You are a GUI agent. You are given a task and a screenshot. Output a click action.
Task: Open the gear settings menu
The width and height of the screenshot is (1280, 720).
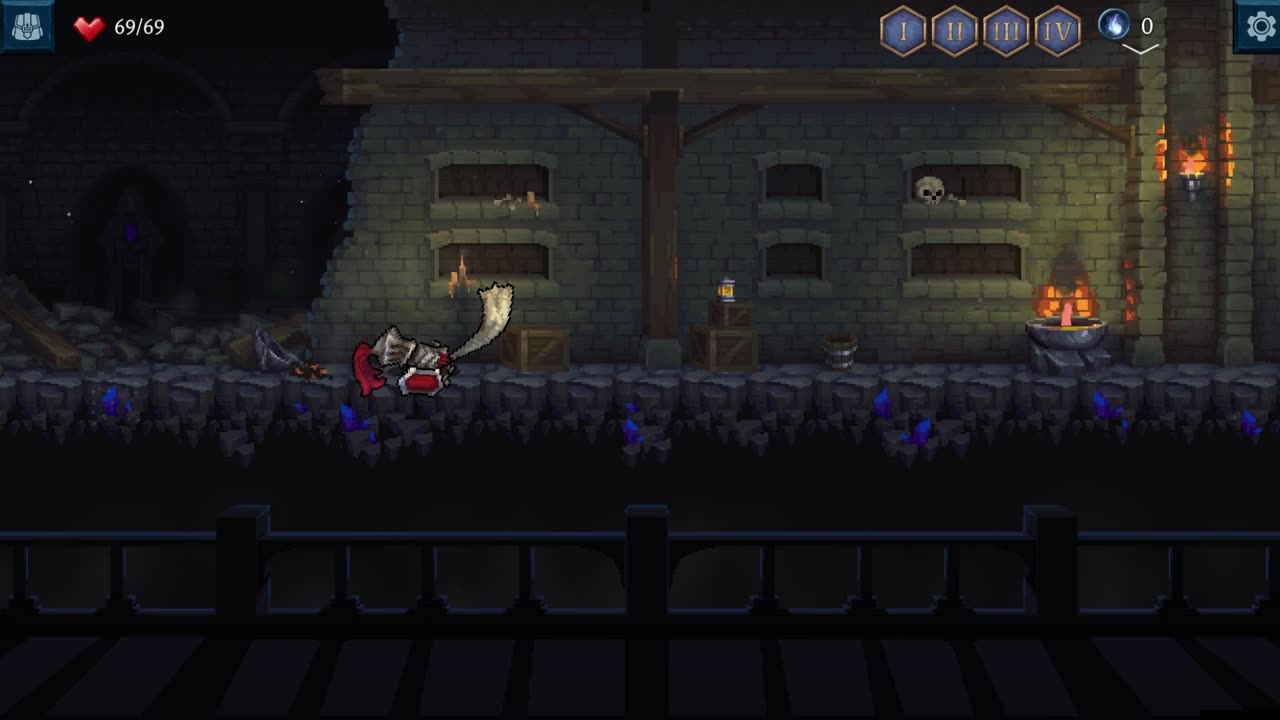pos(1256,26)
